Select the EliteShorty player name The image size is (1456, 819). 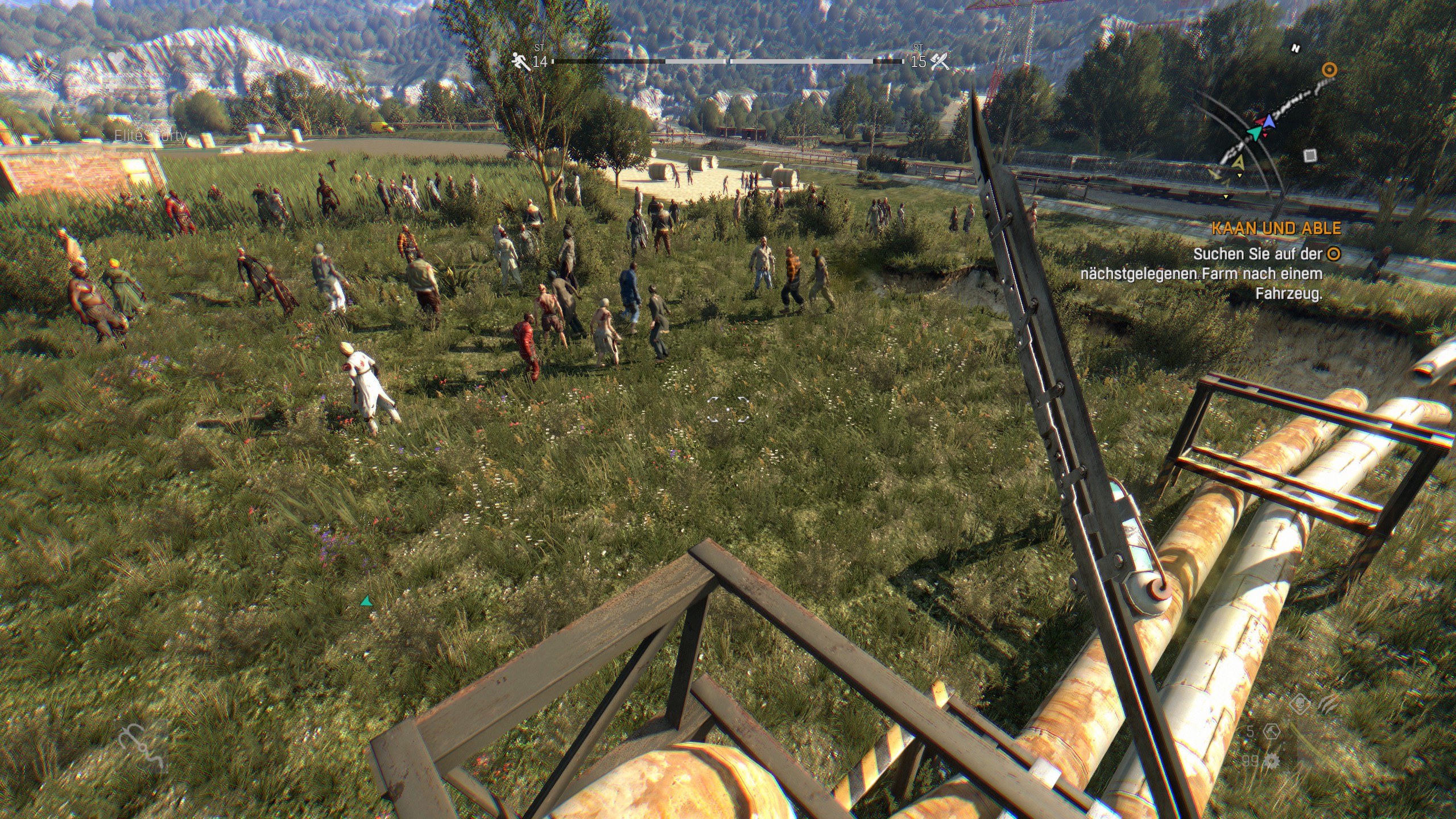150,135
